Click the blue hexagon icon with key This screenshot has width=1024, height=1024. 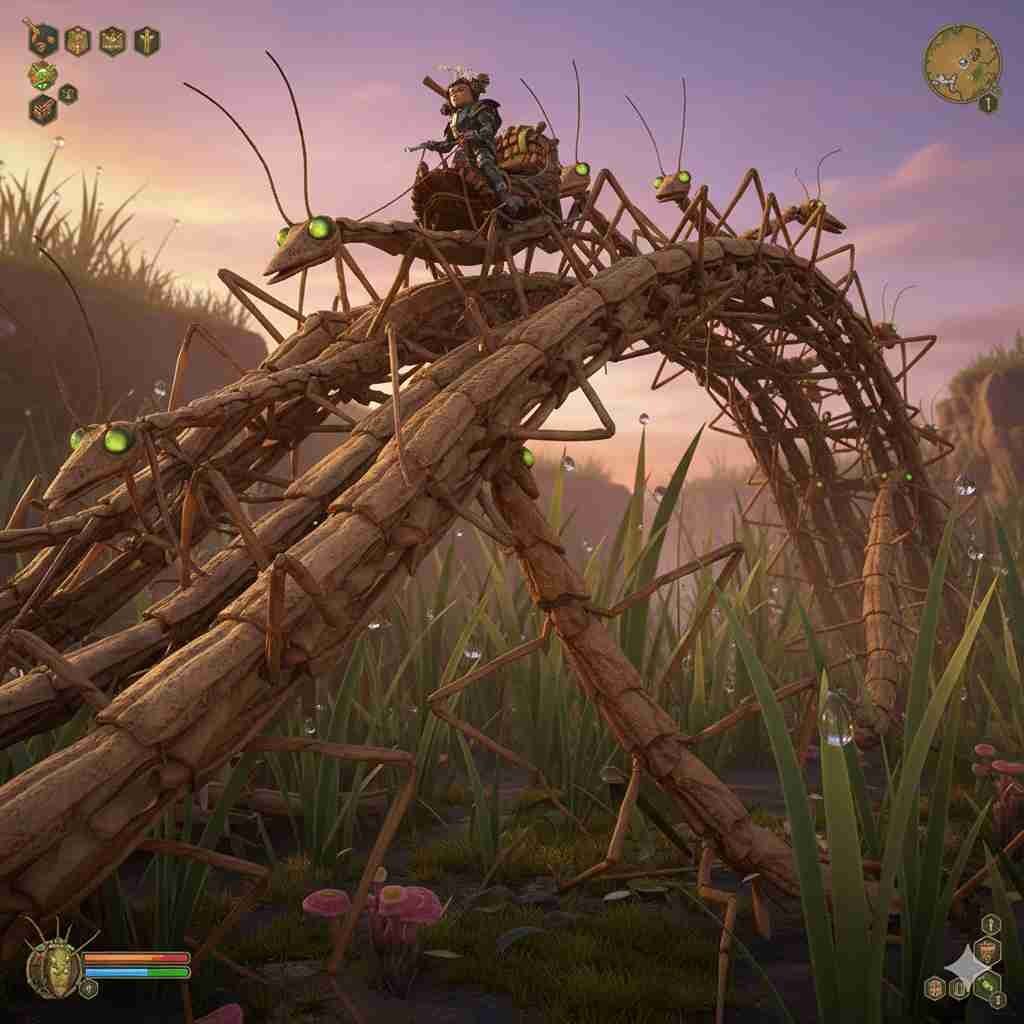(x=42, y=39)
